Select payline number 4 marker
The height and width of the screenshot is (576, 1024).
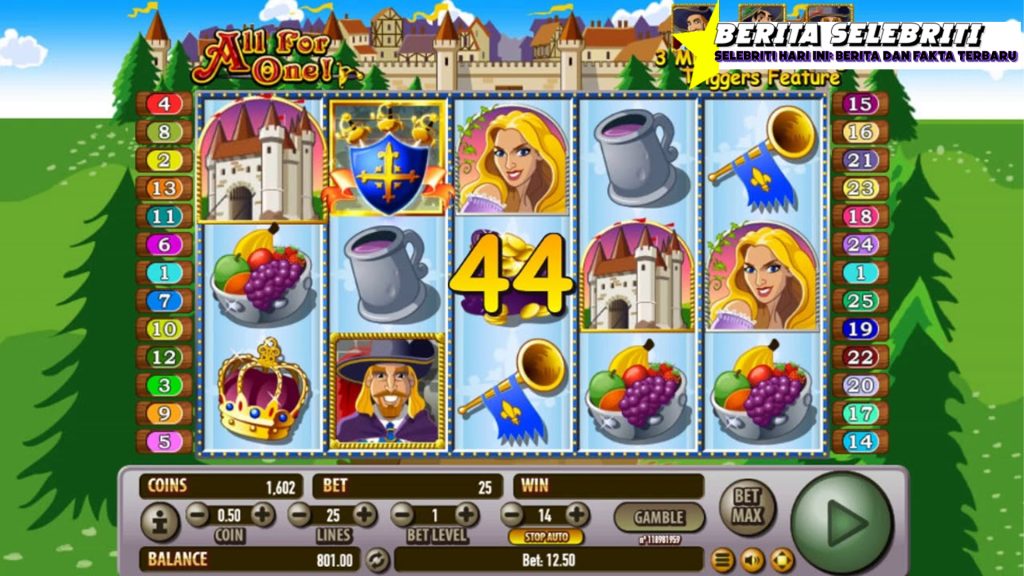pos(164,104)
